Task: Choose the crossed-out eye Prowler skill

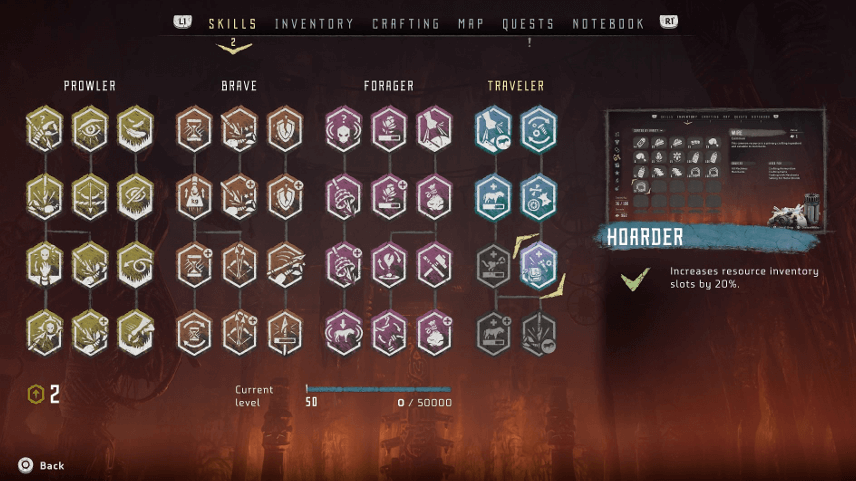Action: (x=136, y=197)
